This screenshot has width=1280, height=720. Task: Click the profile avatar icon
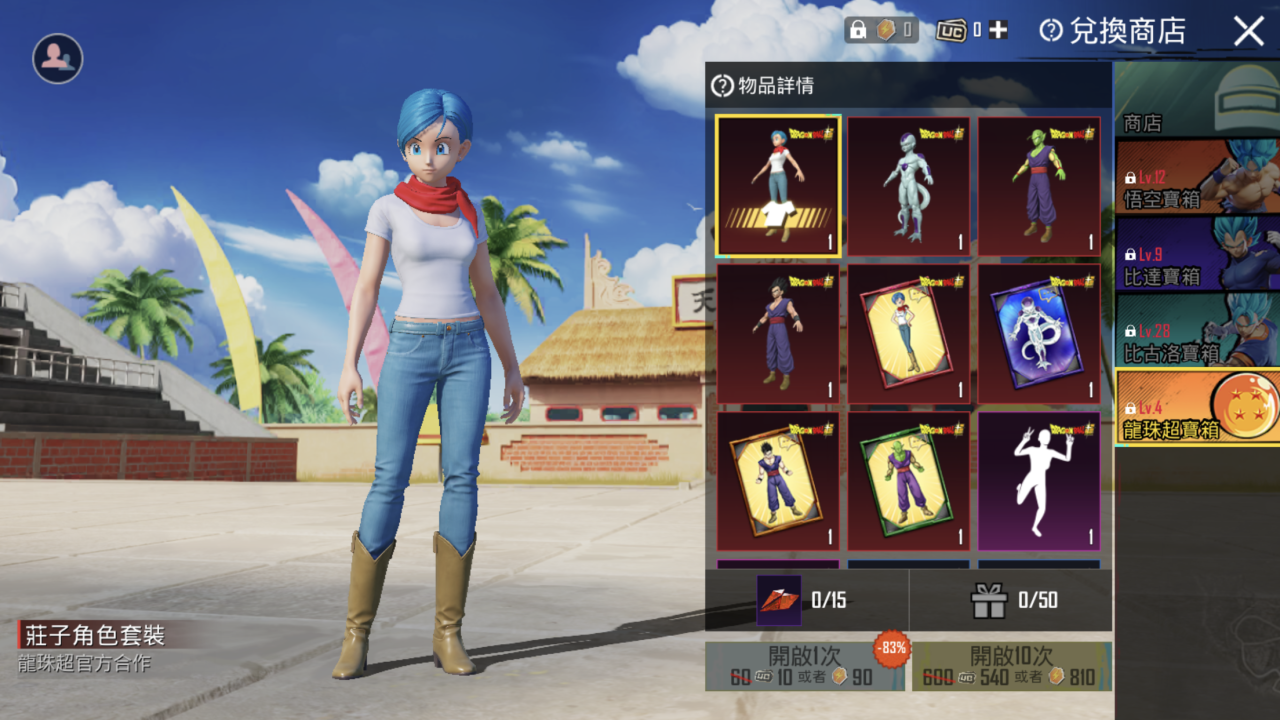coord(57,59)
